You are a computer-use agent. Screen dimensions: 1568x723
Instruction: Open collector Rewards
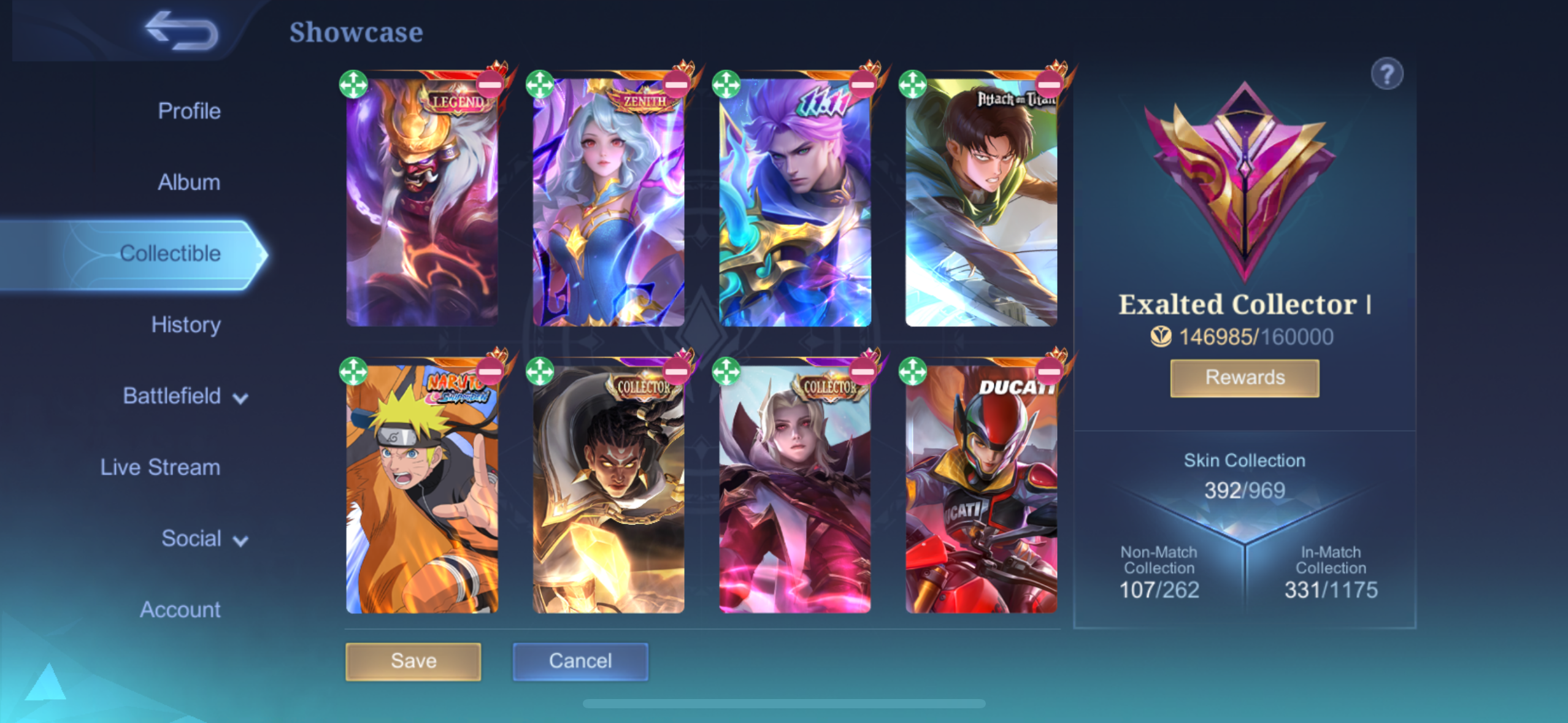click(1244, 378)
